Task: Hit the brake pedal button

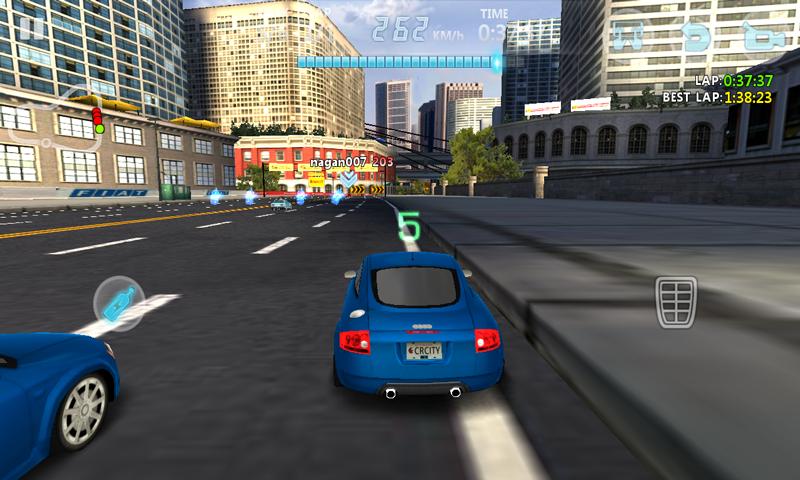Action: click(676, 301)
